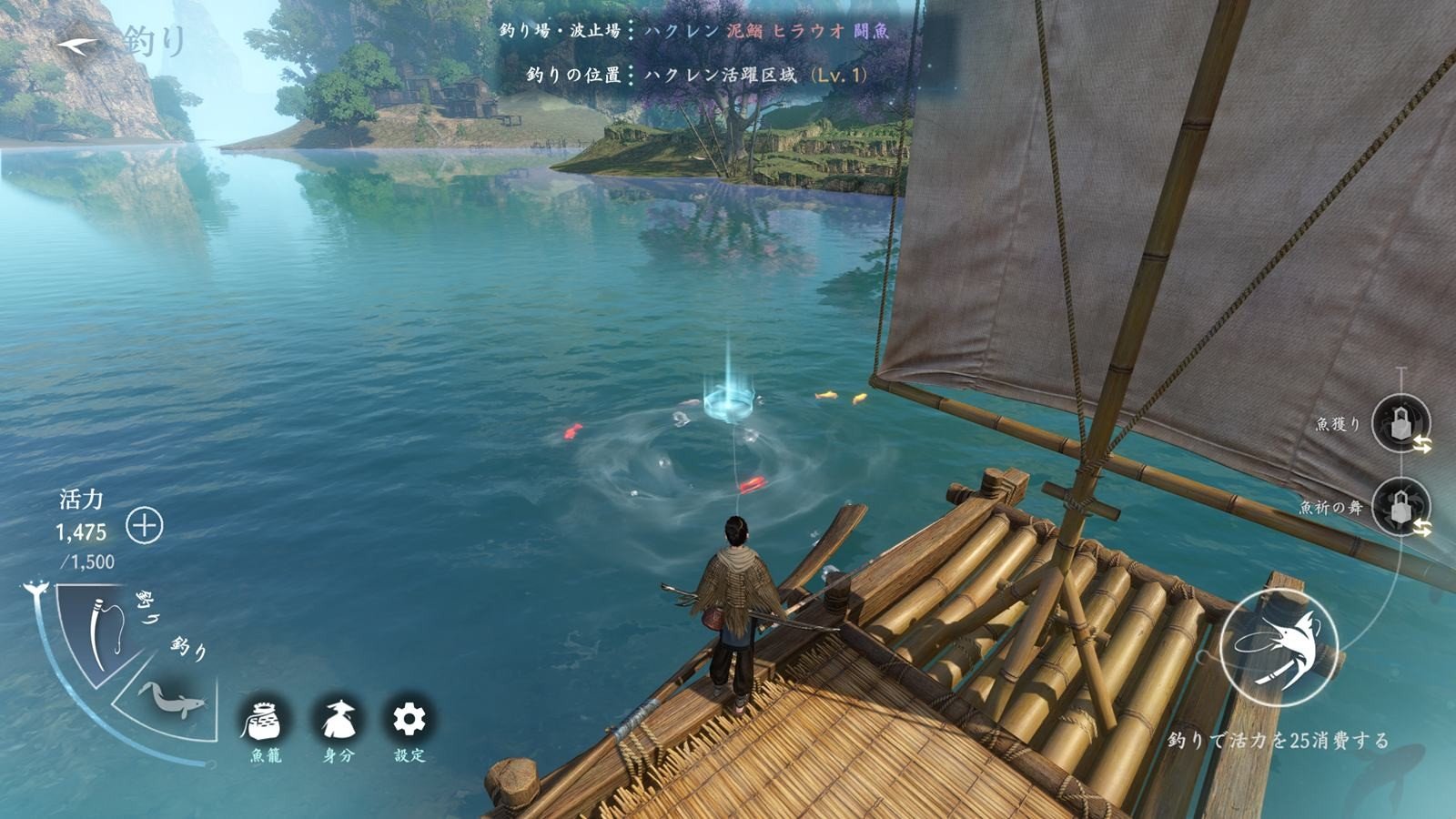Open the 設定 settings gear

point(409,720)
